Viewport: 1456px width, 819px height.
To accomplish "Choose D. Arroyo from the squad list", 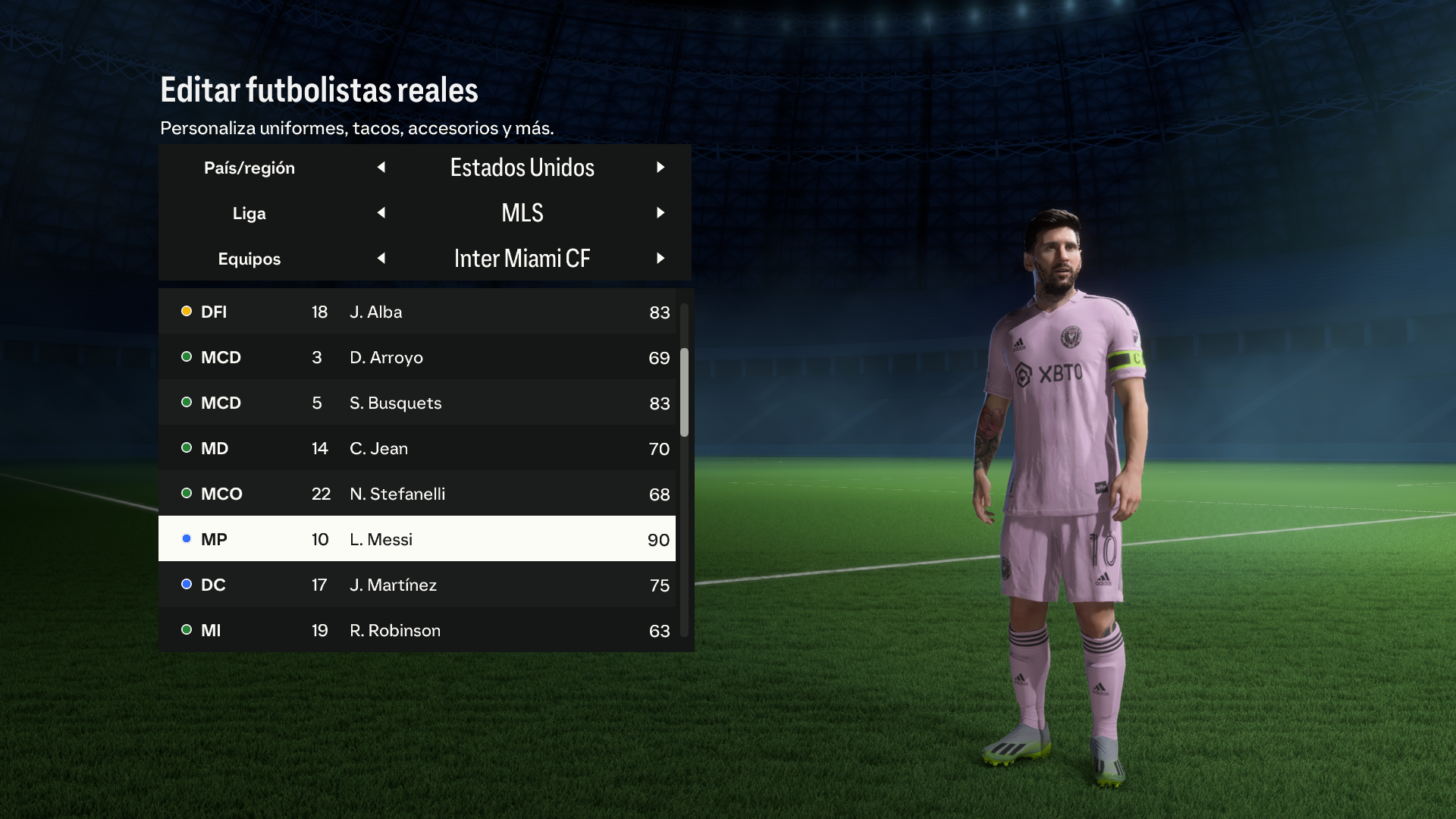I will [x=417, y=357].
